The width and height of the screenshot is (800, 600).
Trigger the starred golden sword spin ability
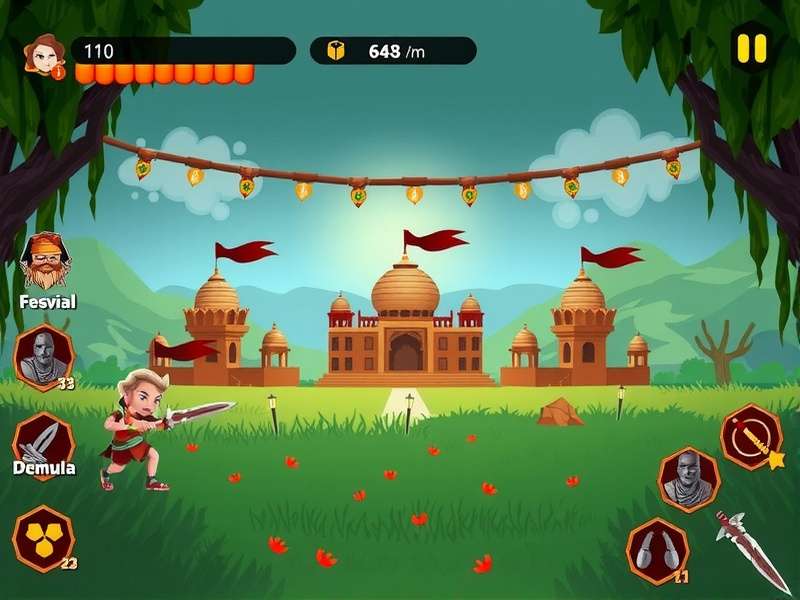point(752,437)
